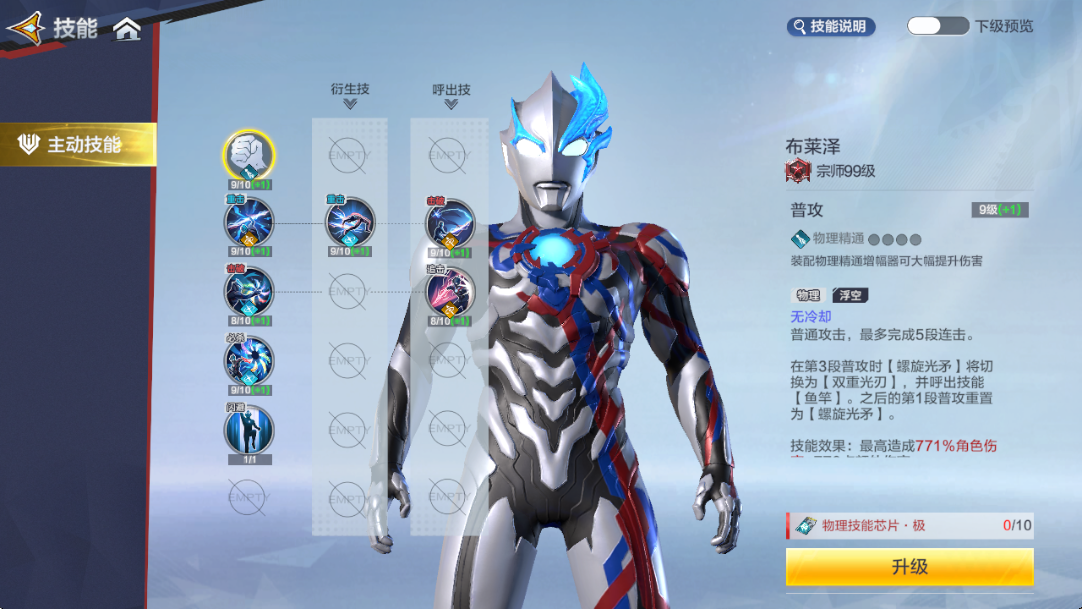Select the fist basic attack skill
The width and height of the screenshot is (1082, 609).
click(x=248, y=154)
